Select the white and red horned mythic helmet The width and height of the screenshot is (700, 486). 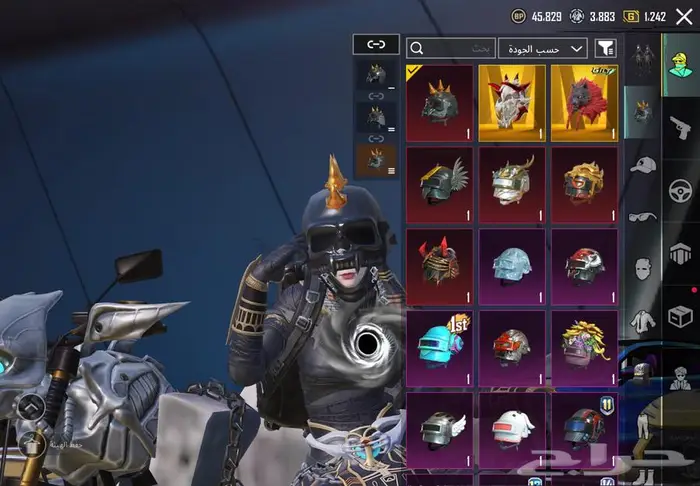[x=512, y=103]
